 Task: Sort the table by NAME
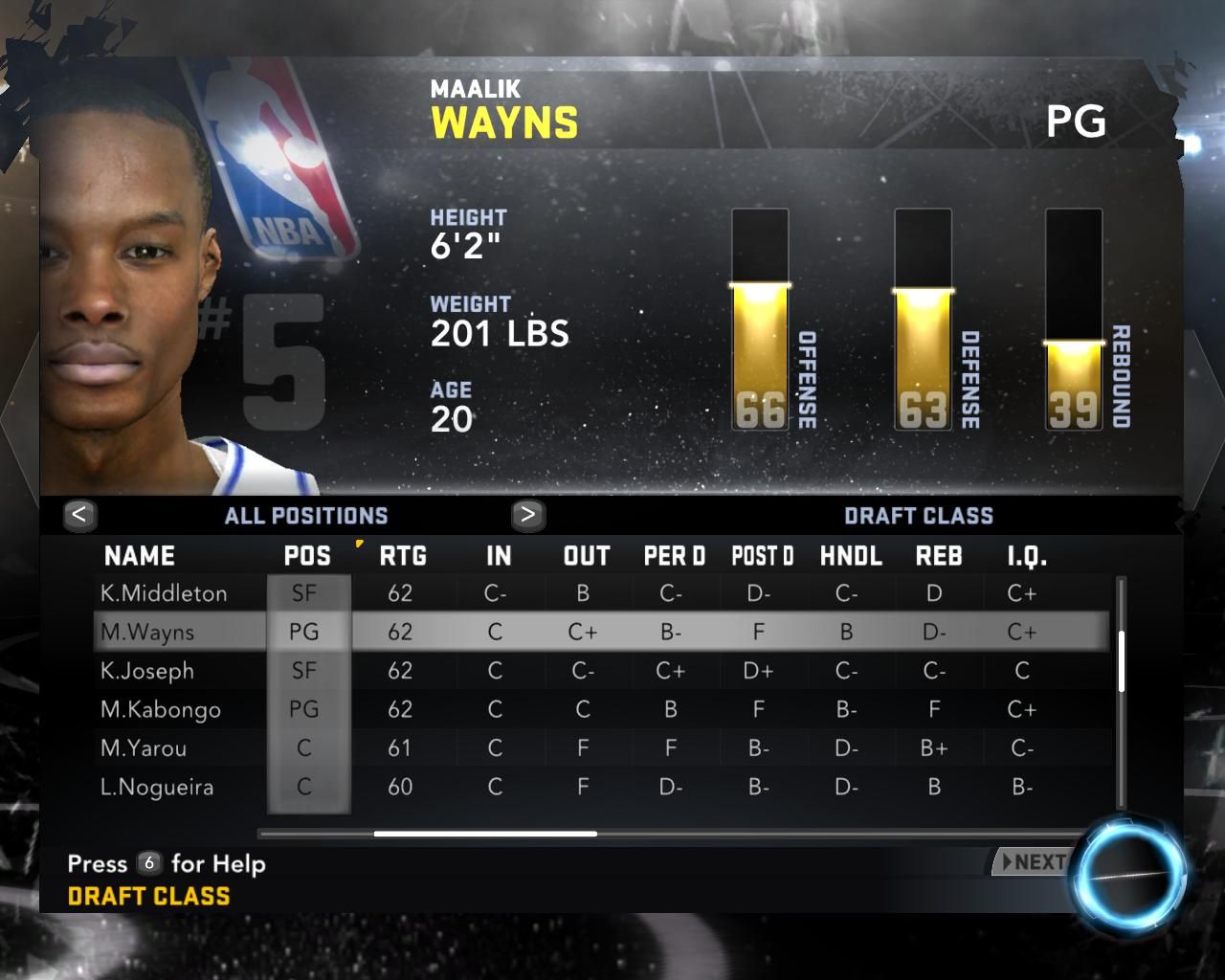140,556
